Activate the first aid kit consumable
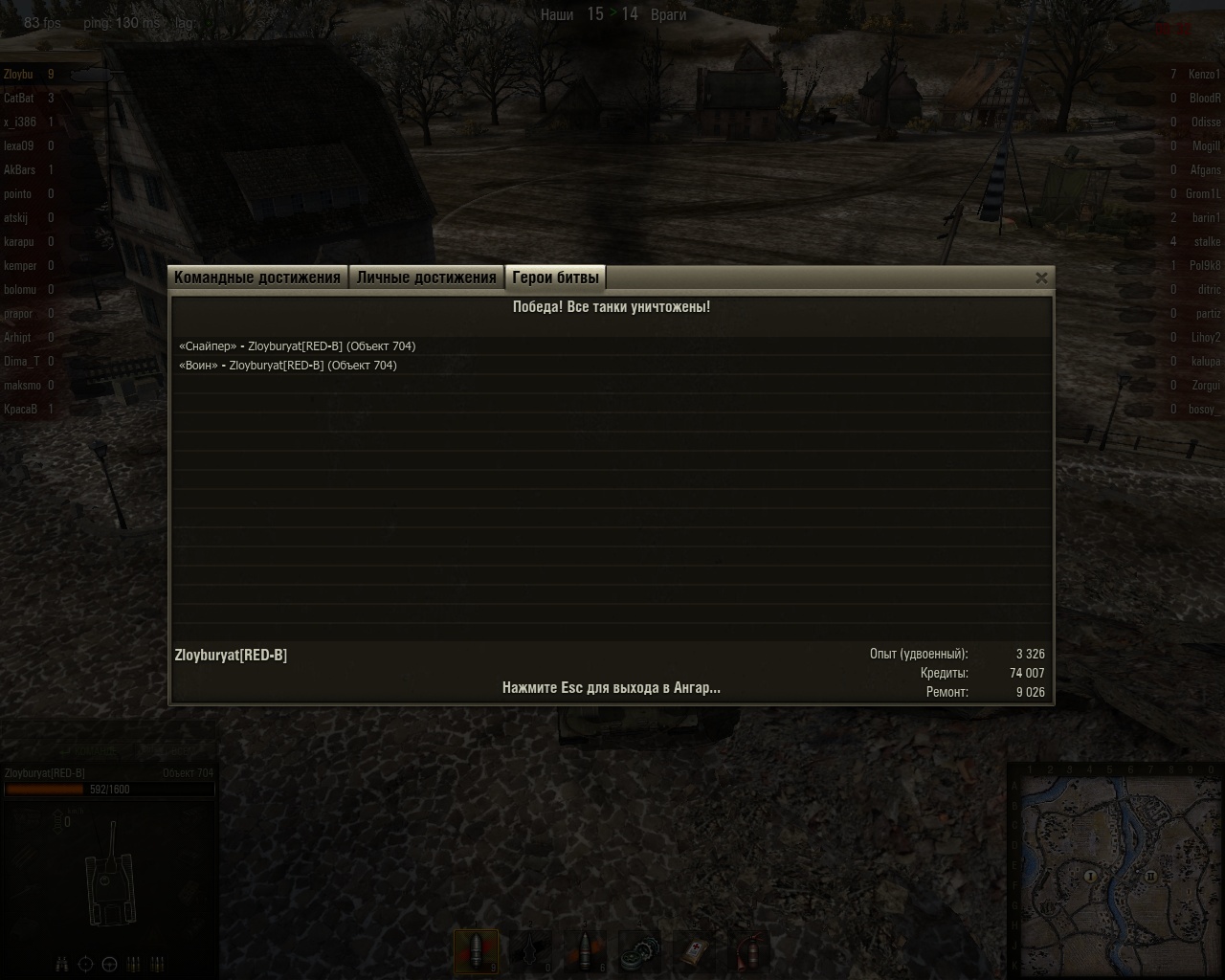This screenshot has width=1225, height=980. tap(696, 951)
